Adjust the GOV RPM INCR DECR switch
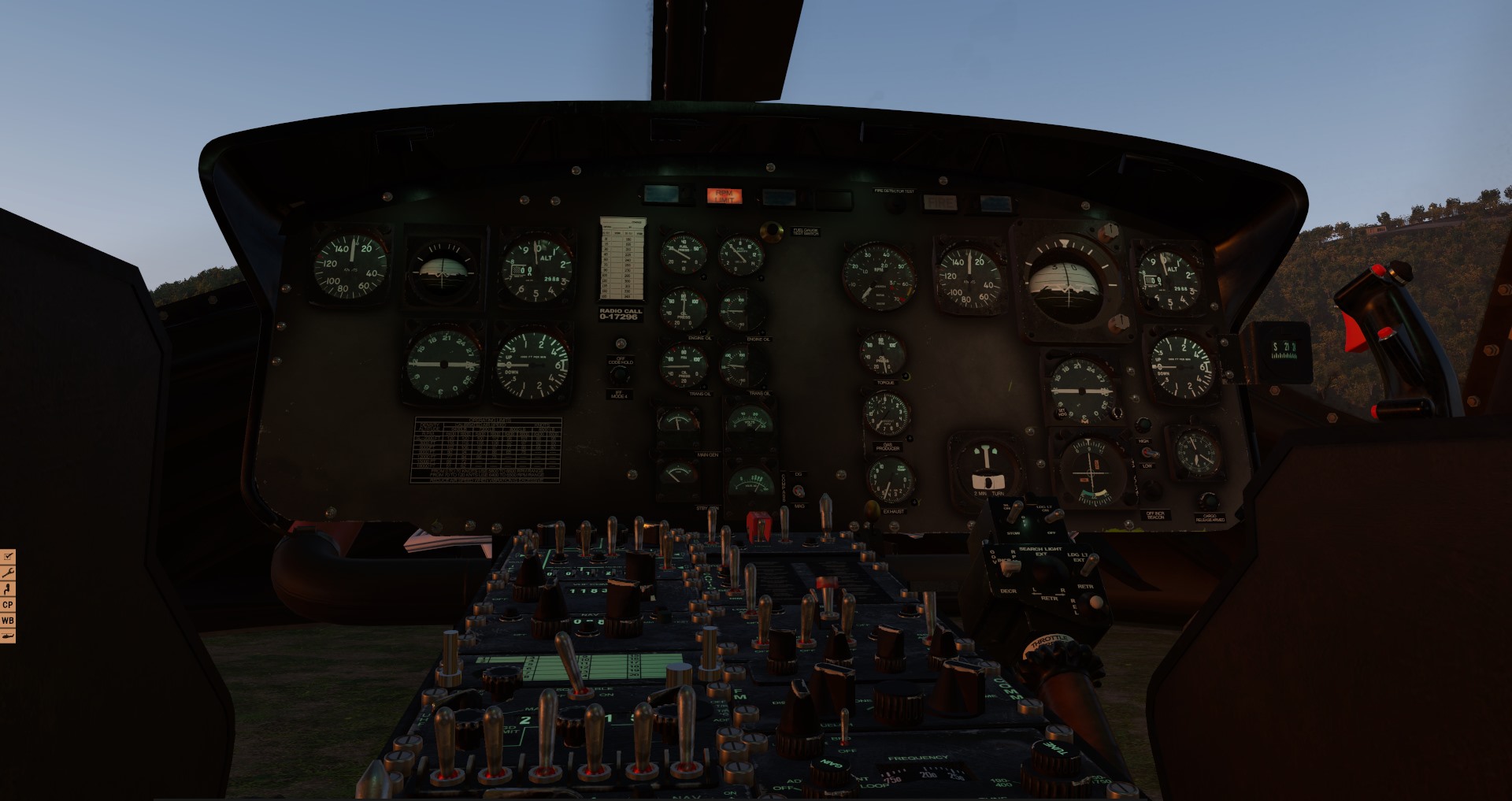This screenshot has height=801, width=1512. coord(1010,568)
